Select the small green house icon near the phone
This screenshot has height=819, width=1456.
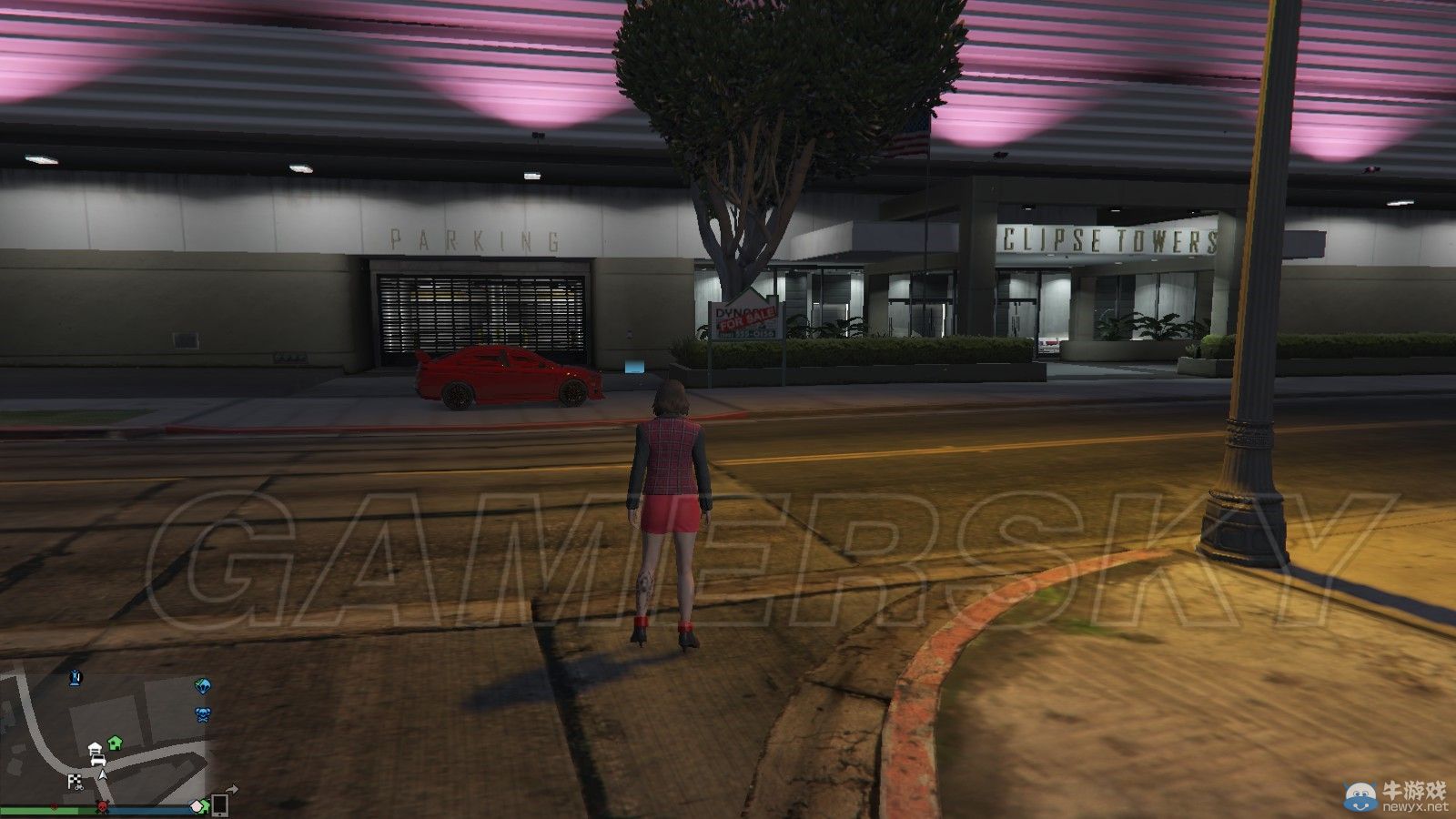[205, 804]
